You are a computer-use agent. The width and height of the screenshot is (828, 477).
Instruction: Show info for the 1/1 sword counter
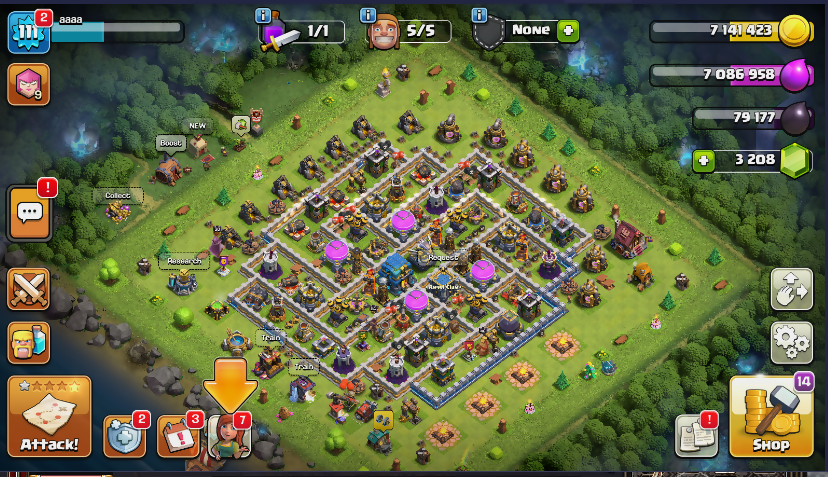tap(263, 15)
